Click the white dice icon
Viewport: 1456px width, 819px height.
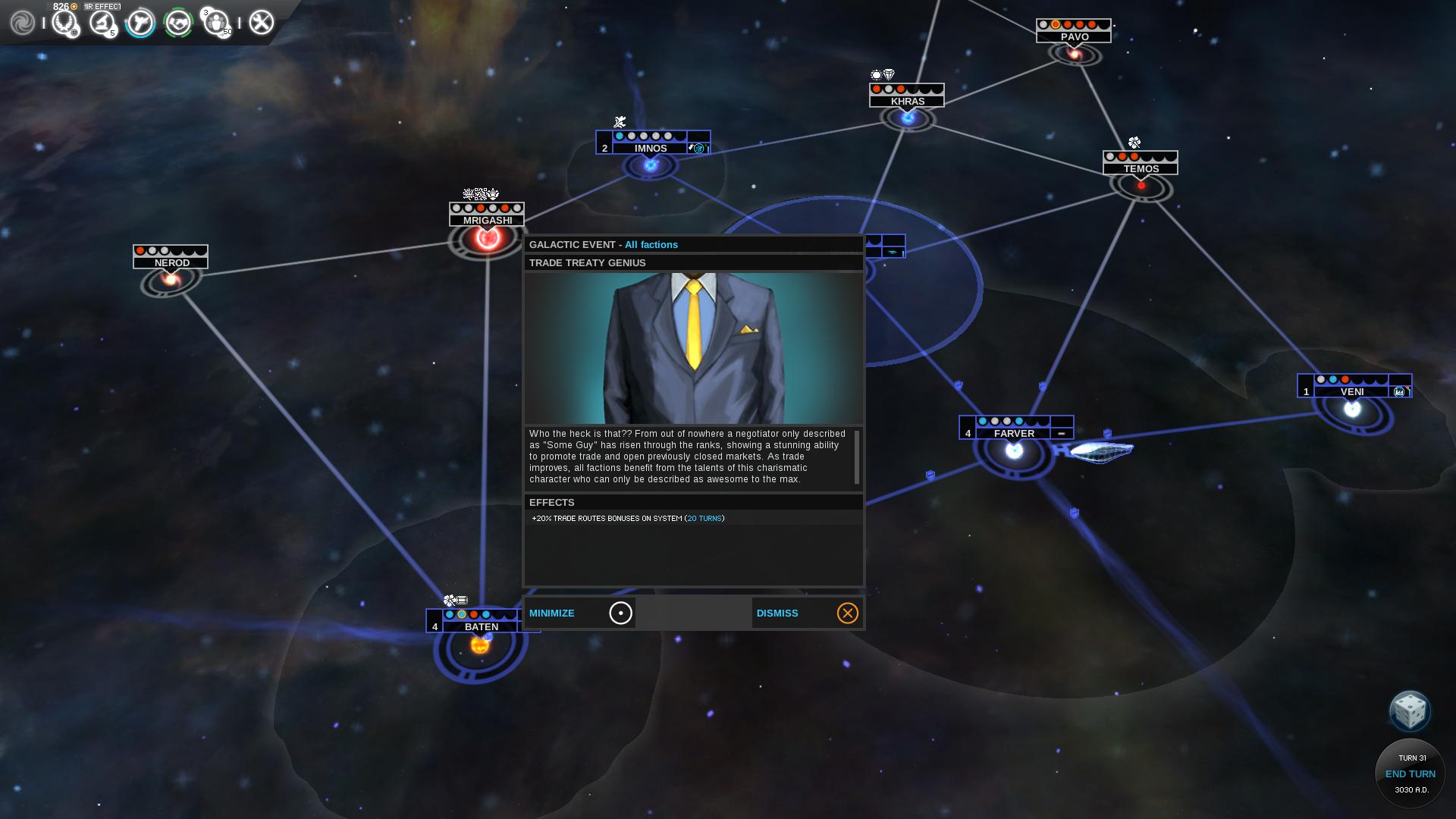point(1409,711)
